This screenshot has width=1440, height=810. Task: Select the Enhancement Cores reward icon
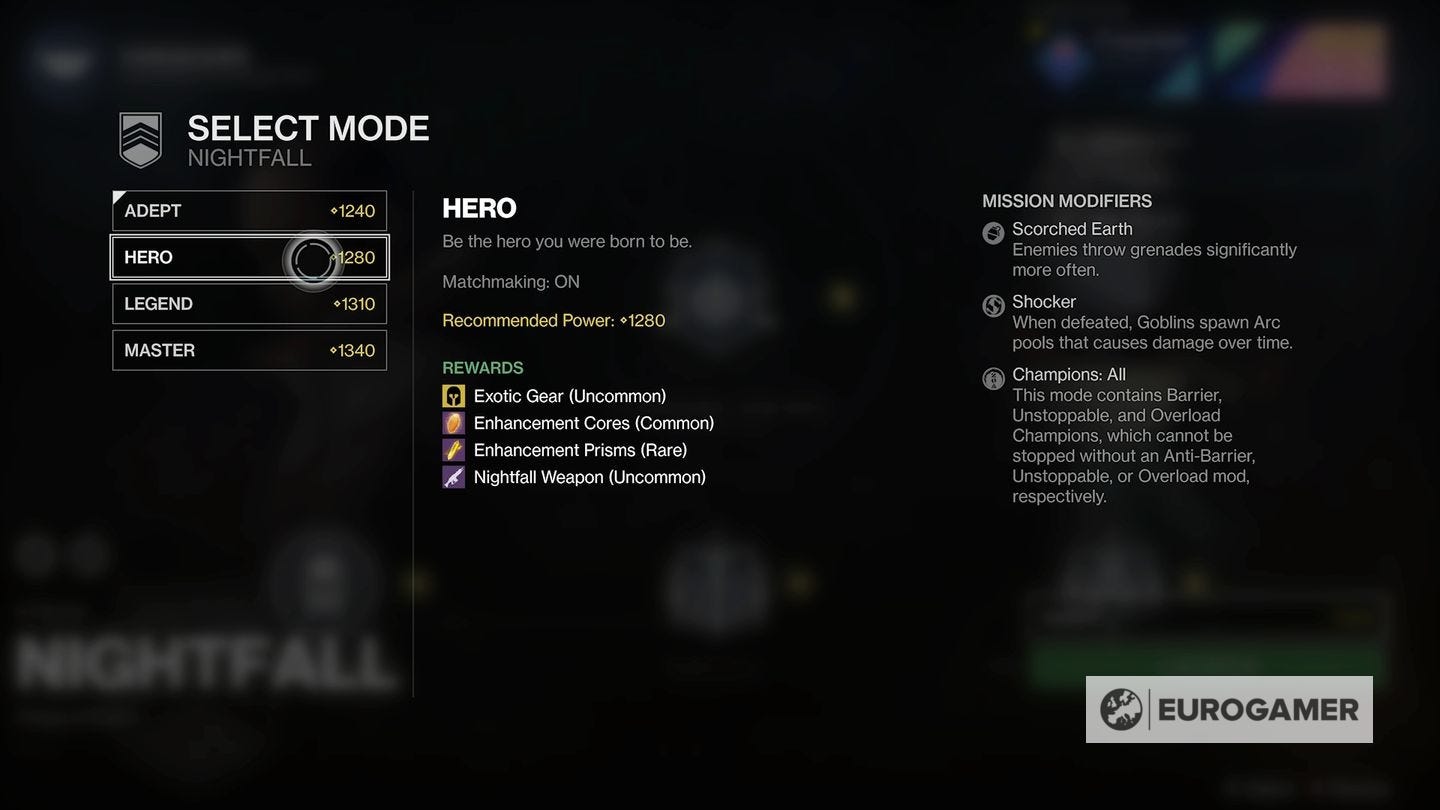pyautogui.click(x=453, y=423)
